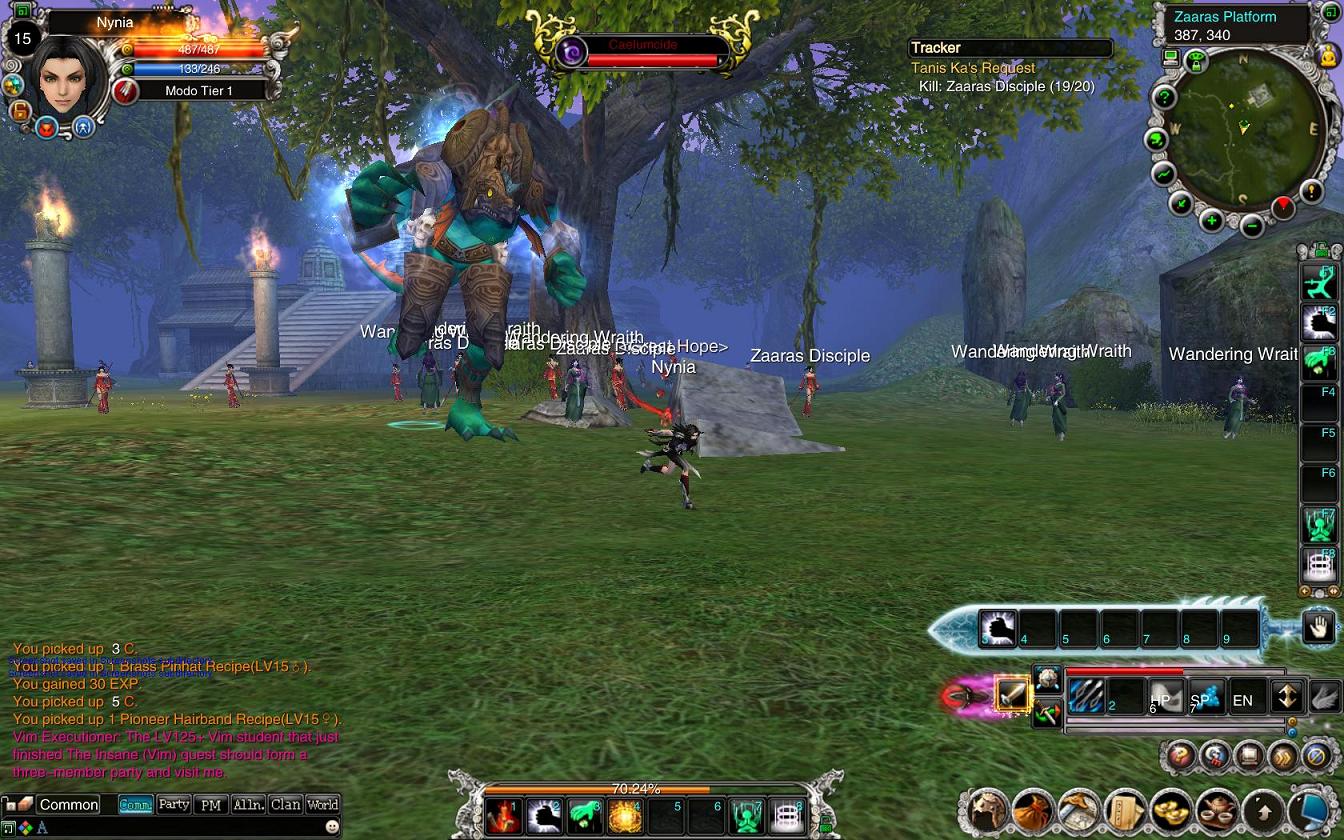Toggle the upward arrow auto-sit icon

(x=1264, y=810)
